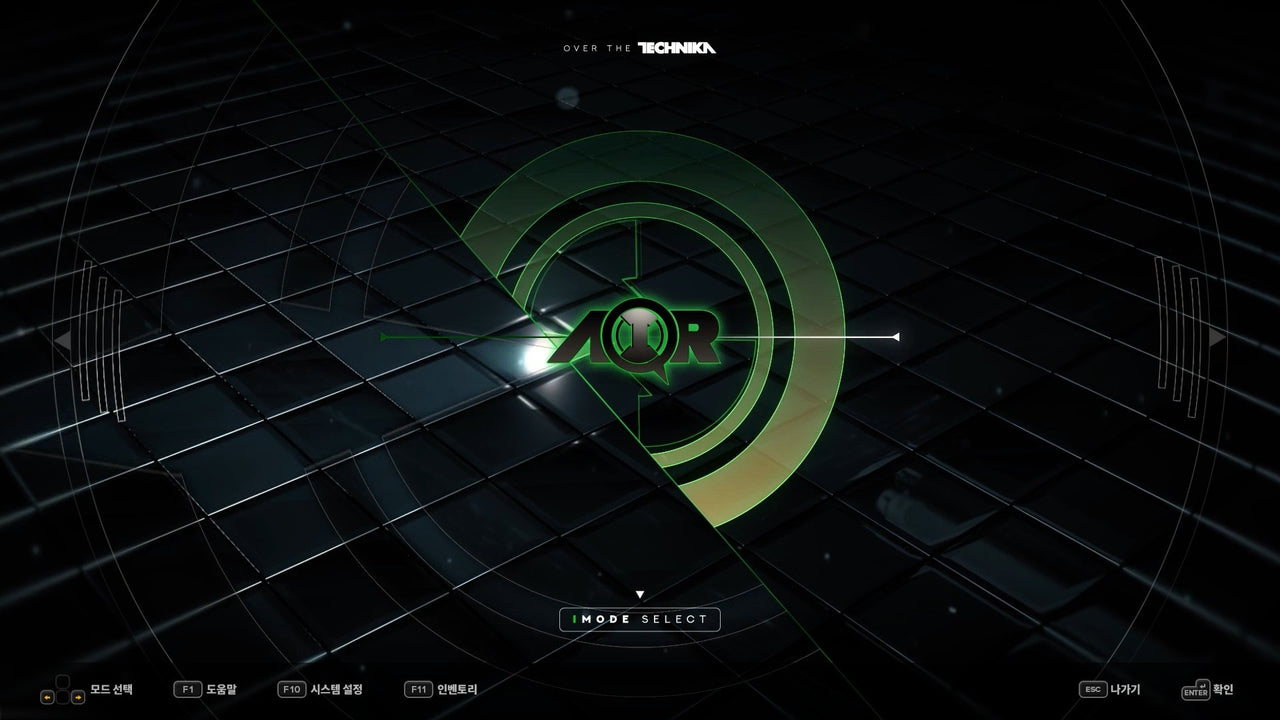Open MODE SELECT
1280x720 pixels.
coord(640,620)
